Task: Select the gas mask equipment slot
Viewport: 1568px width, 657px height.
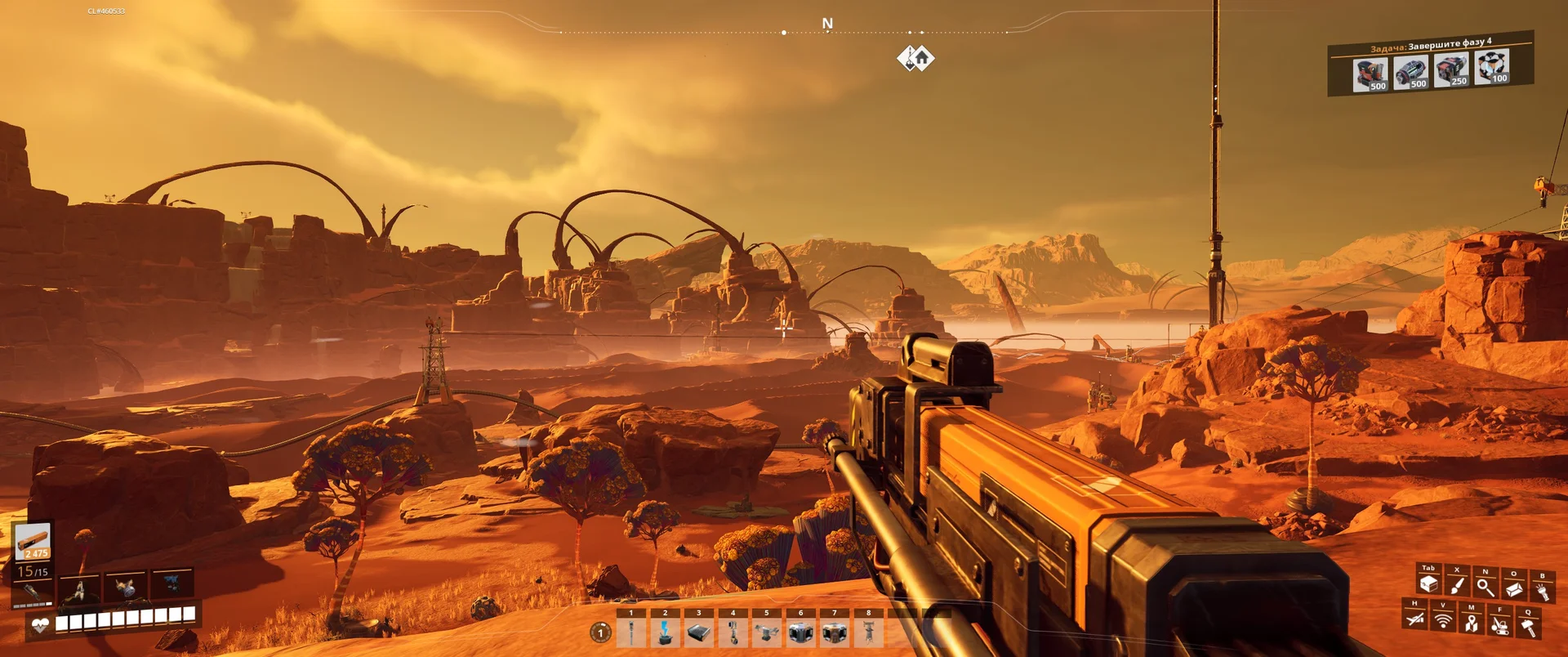Action: coord(125,585)
